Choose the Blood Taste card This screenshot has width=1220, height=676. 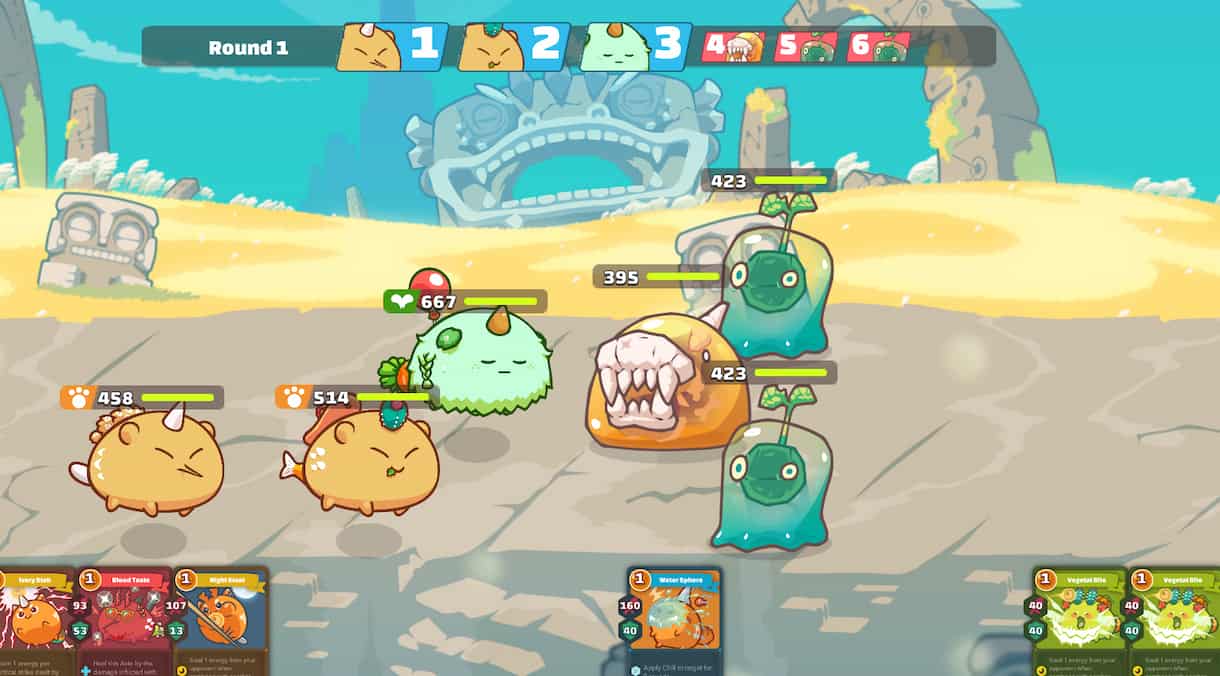pyautogui.click(x=124, y=622)
